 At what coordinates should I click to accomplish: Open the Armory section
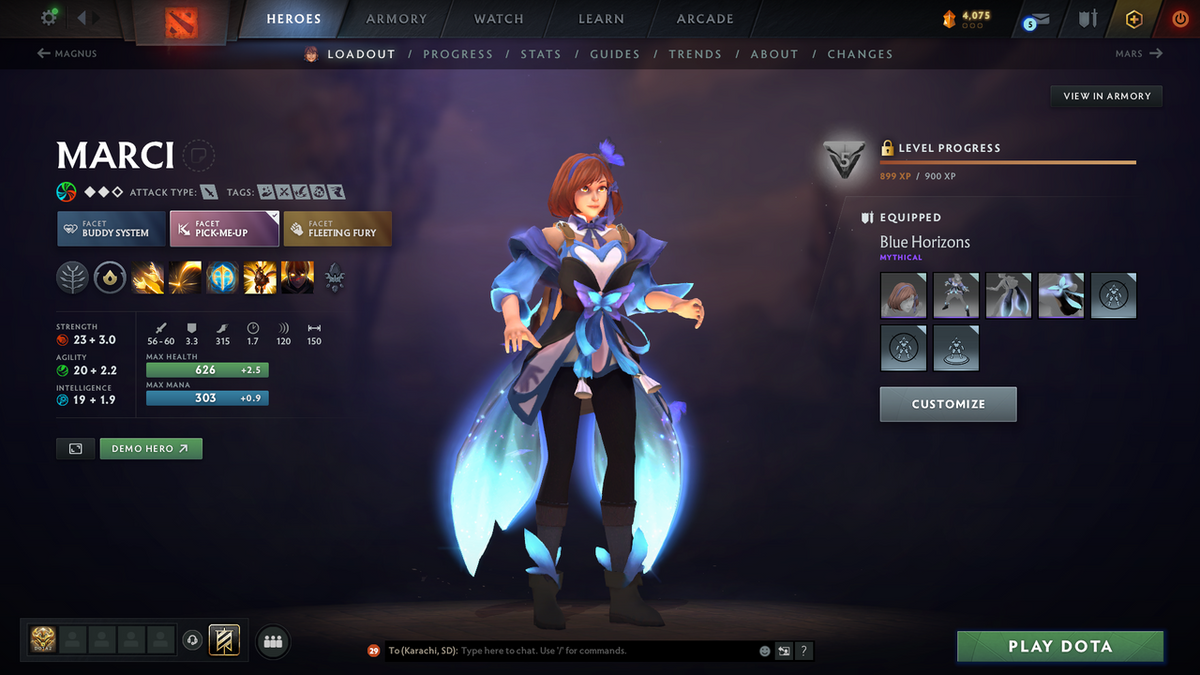tap(395, 19)
